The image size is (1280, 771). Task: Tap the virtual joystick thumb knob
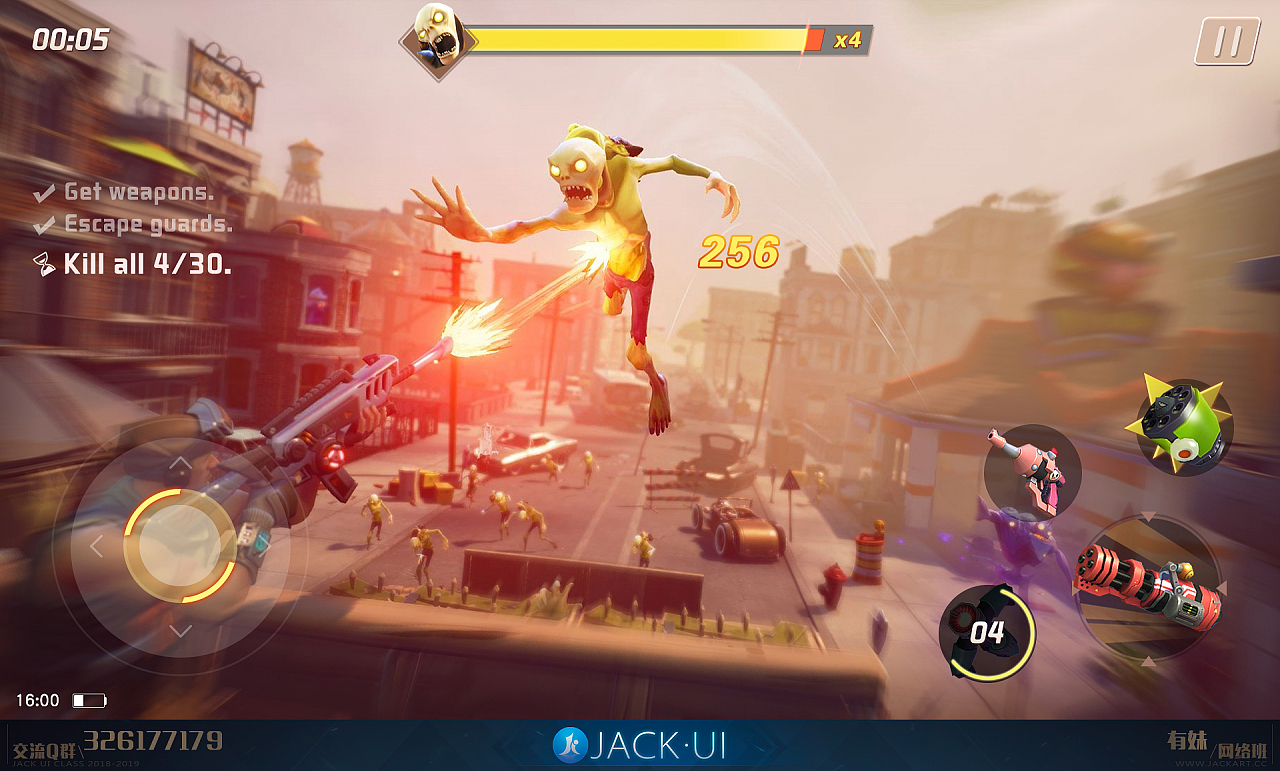[180, 546]
